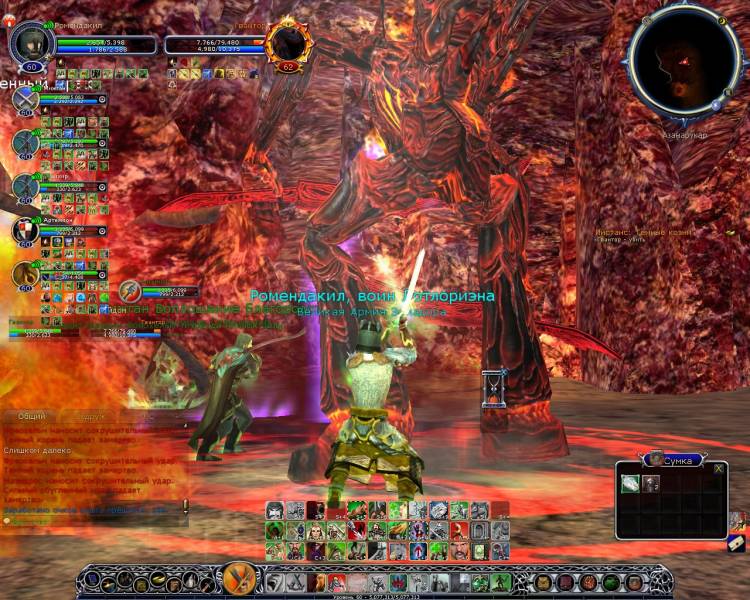Select the first item in the Сумка bag
This screenshot has height=600, width=750.
pyautogui.click(x=630, y=484)
